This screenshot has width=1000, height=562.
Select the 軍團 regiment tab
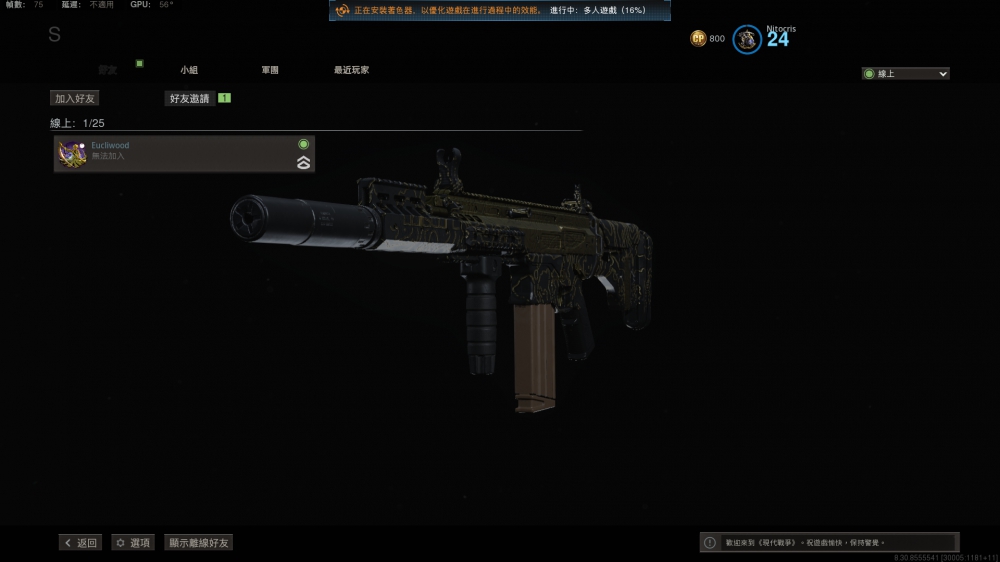[x=270, y=70]
